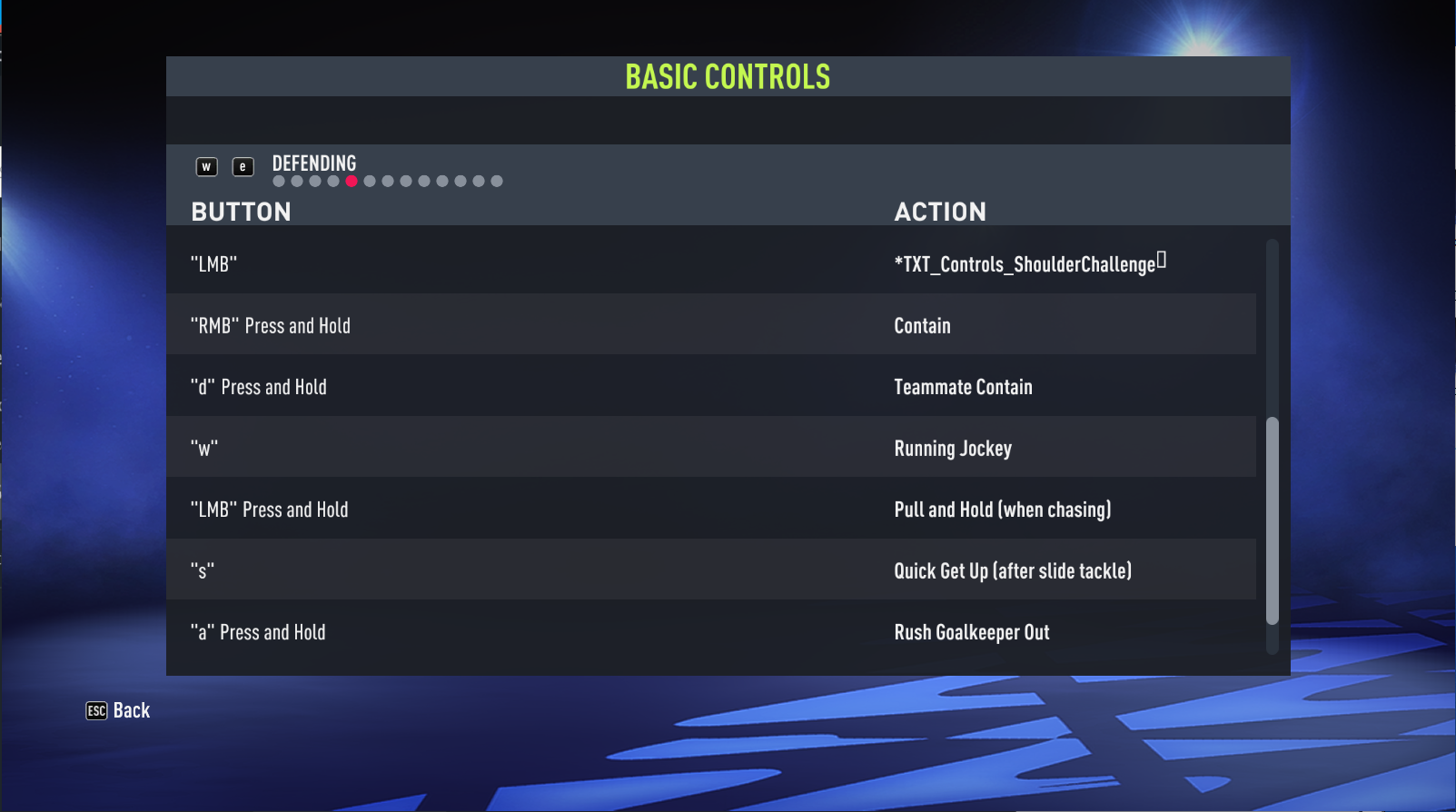Click the highlighted red pagination dot

coord(352,181)
